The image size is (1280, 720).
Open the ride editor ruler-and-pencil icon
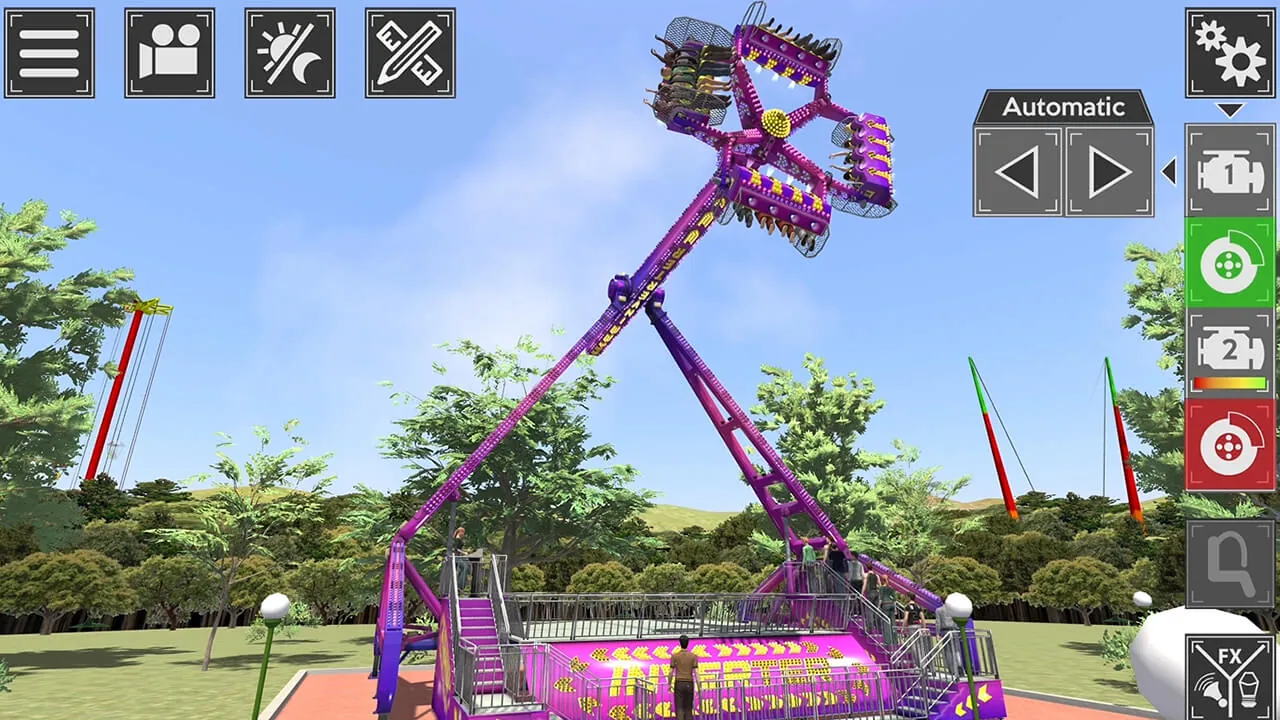coord(409,52)
